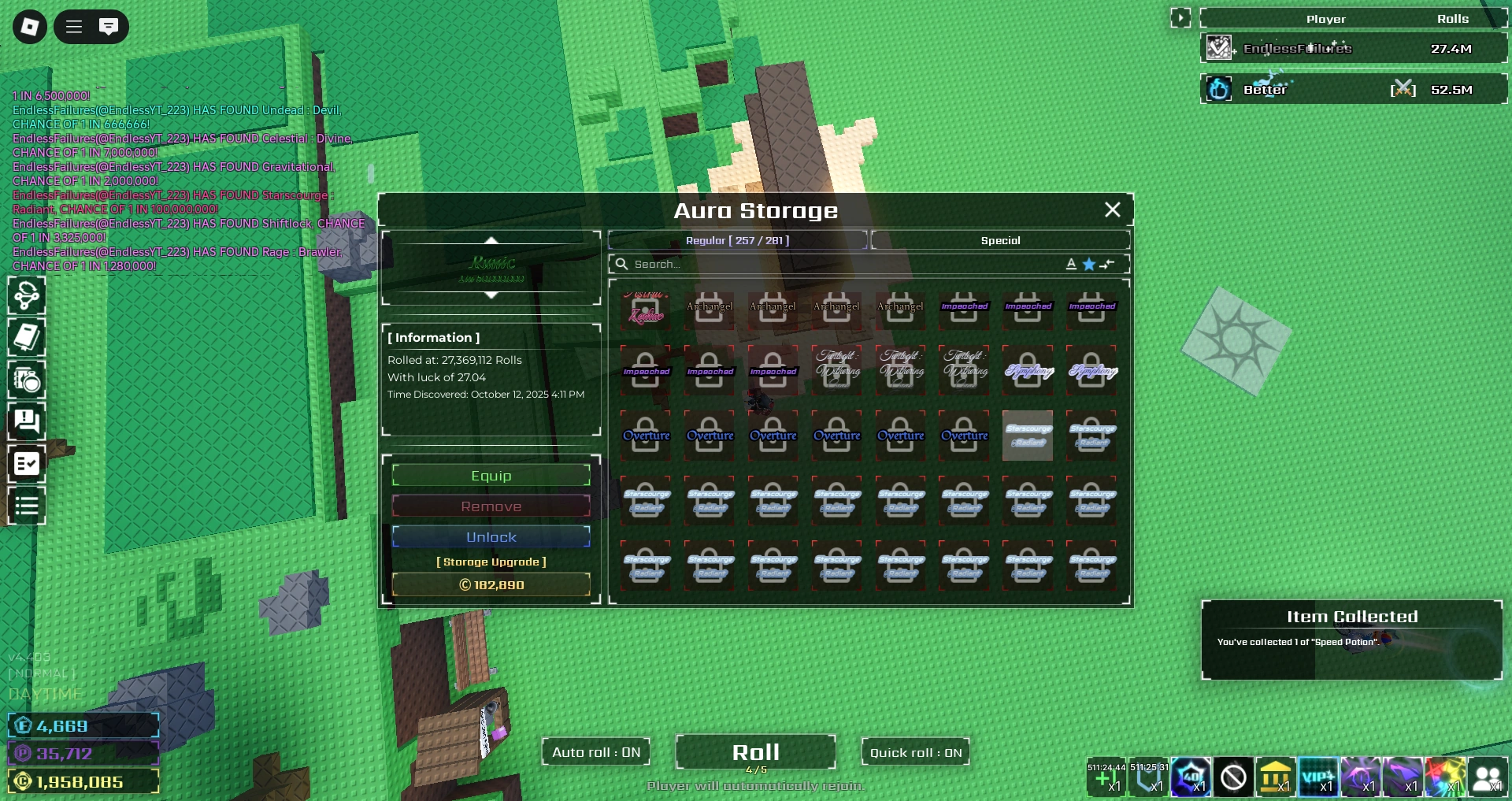Click the alphabetical sort letter A icon
The height and width of the screenshot is (801, 1512).
coord(1071,265)
